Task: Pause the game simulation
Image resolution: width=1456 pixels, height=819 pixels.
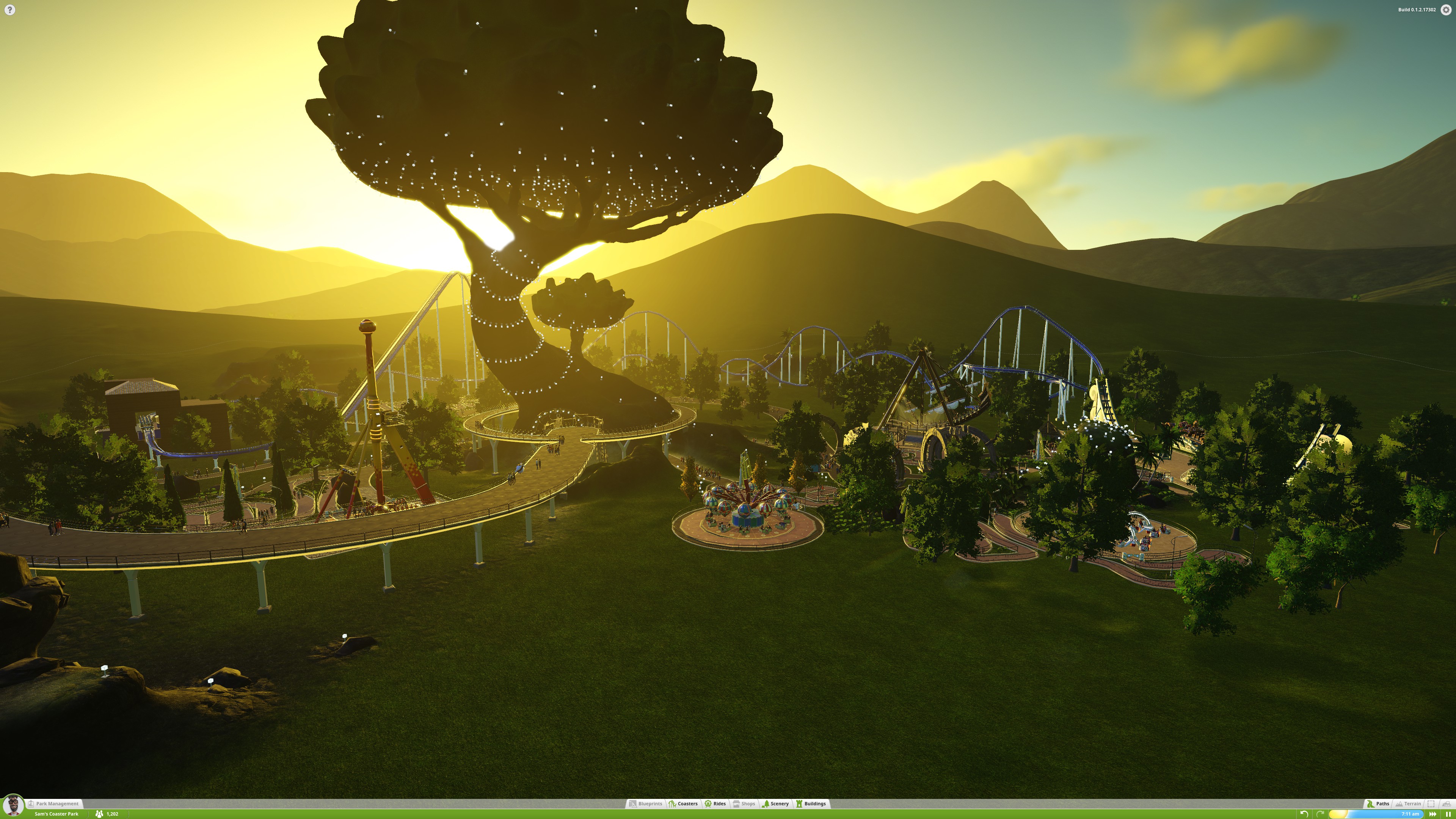Action: 1448,814
